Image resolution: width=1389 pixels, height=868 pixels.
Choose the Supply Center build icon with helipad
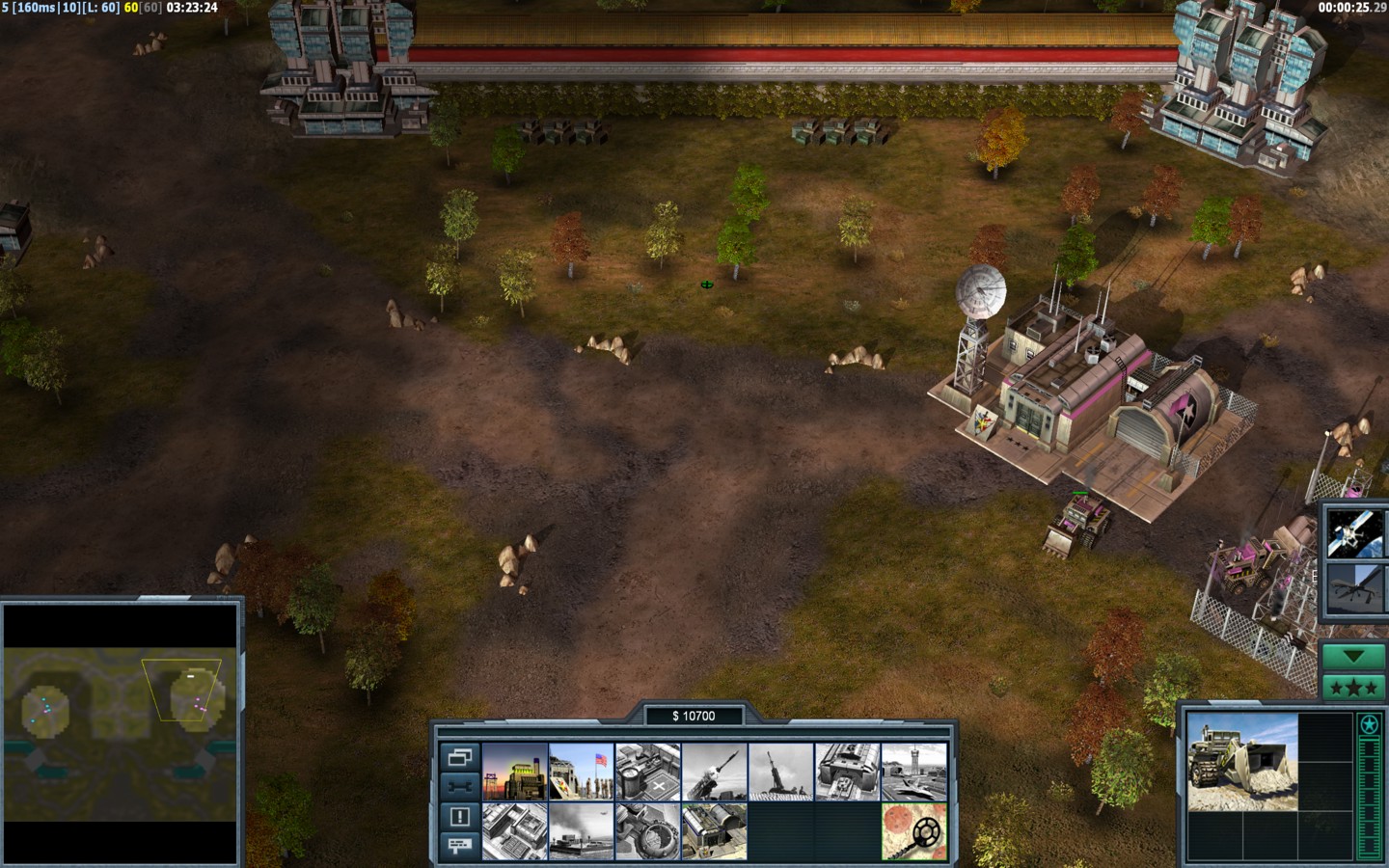tap(647, 772)
